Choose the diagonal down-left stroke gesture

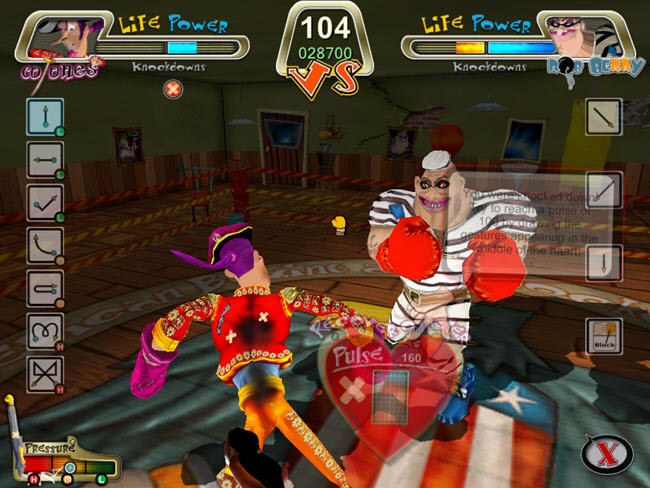coord(604,190)
